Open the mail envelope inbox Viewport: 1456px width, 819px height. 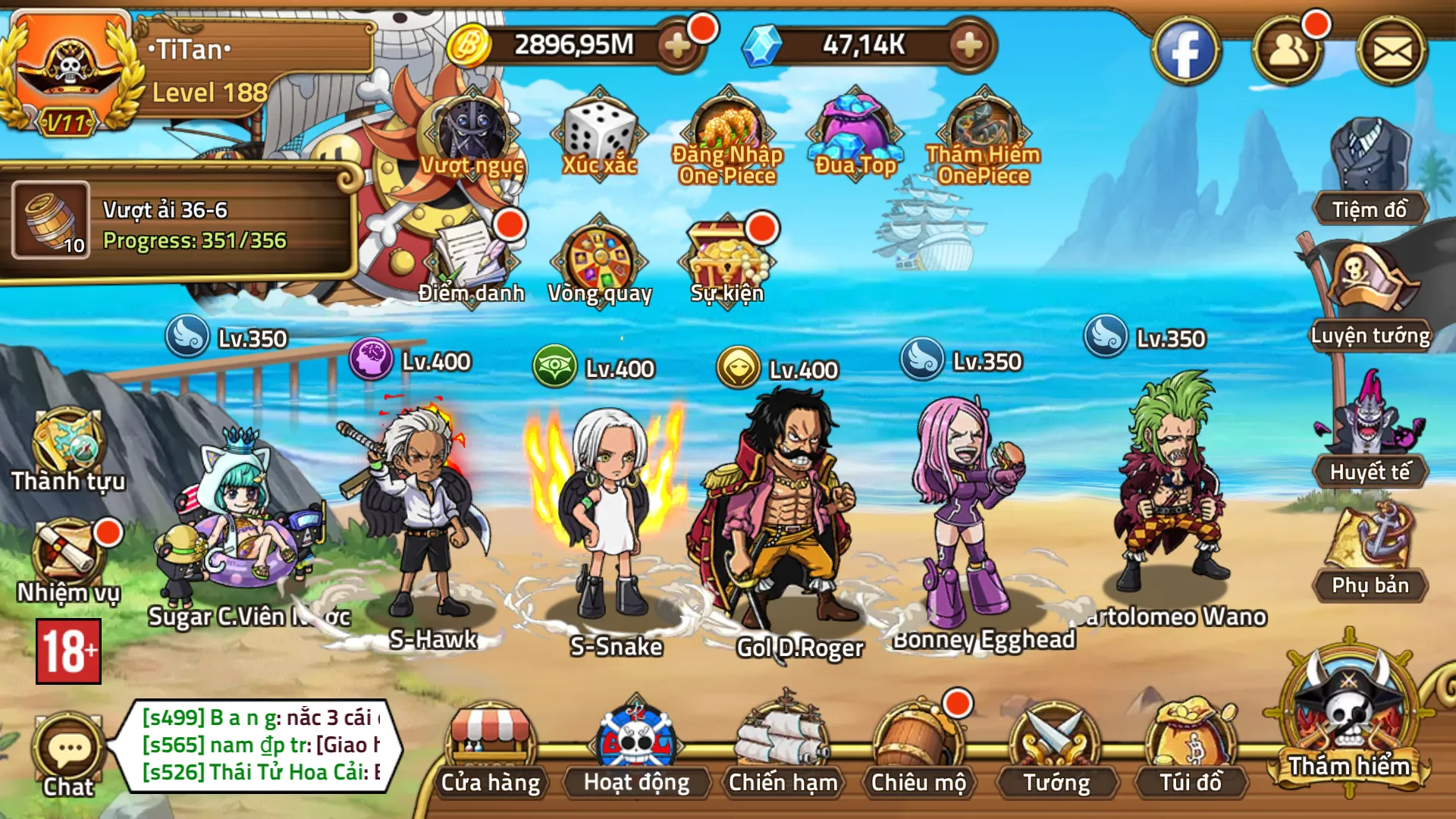click(1392, 52)
